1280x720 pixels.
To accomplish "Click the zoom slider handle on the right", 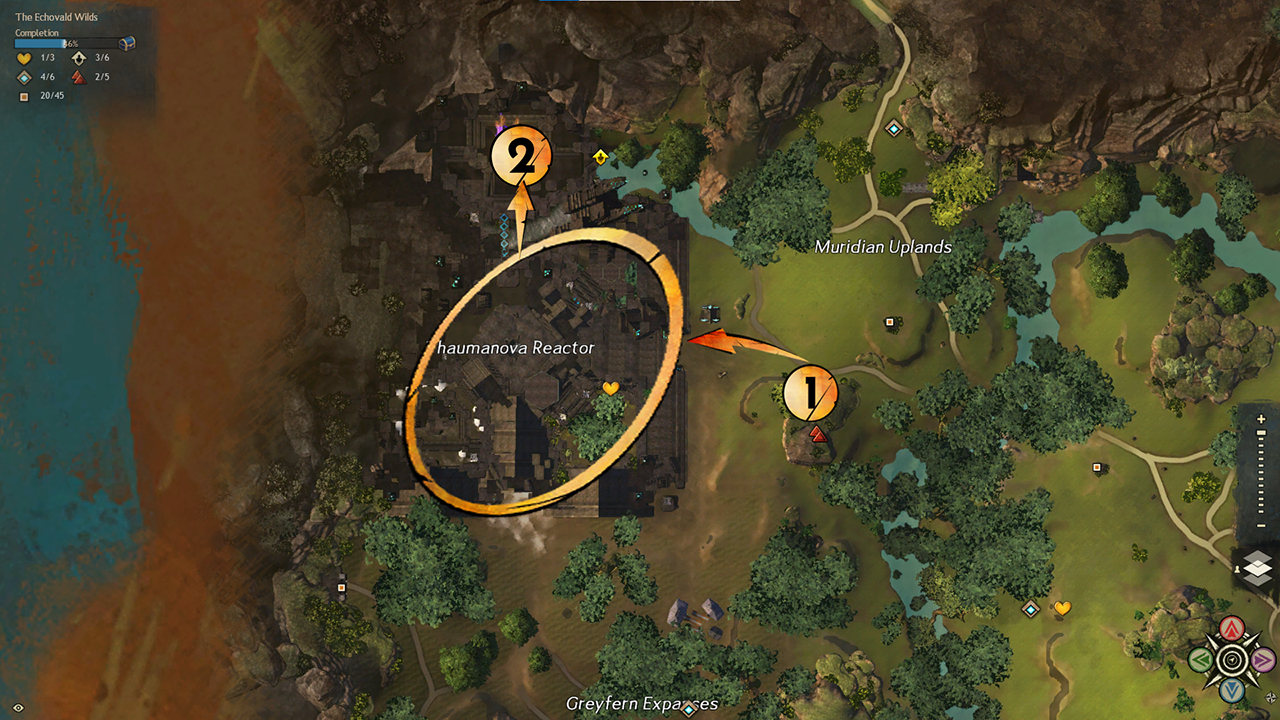I will [x=1260, y=431].
